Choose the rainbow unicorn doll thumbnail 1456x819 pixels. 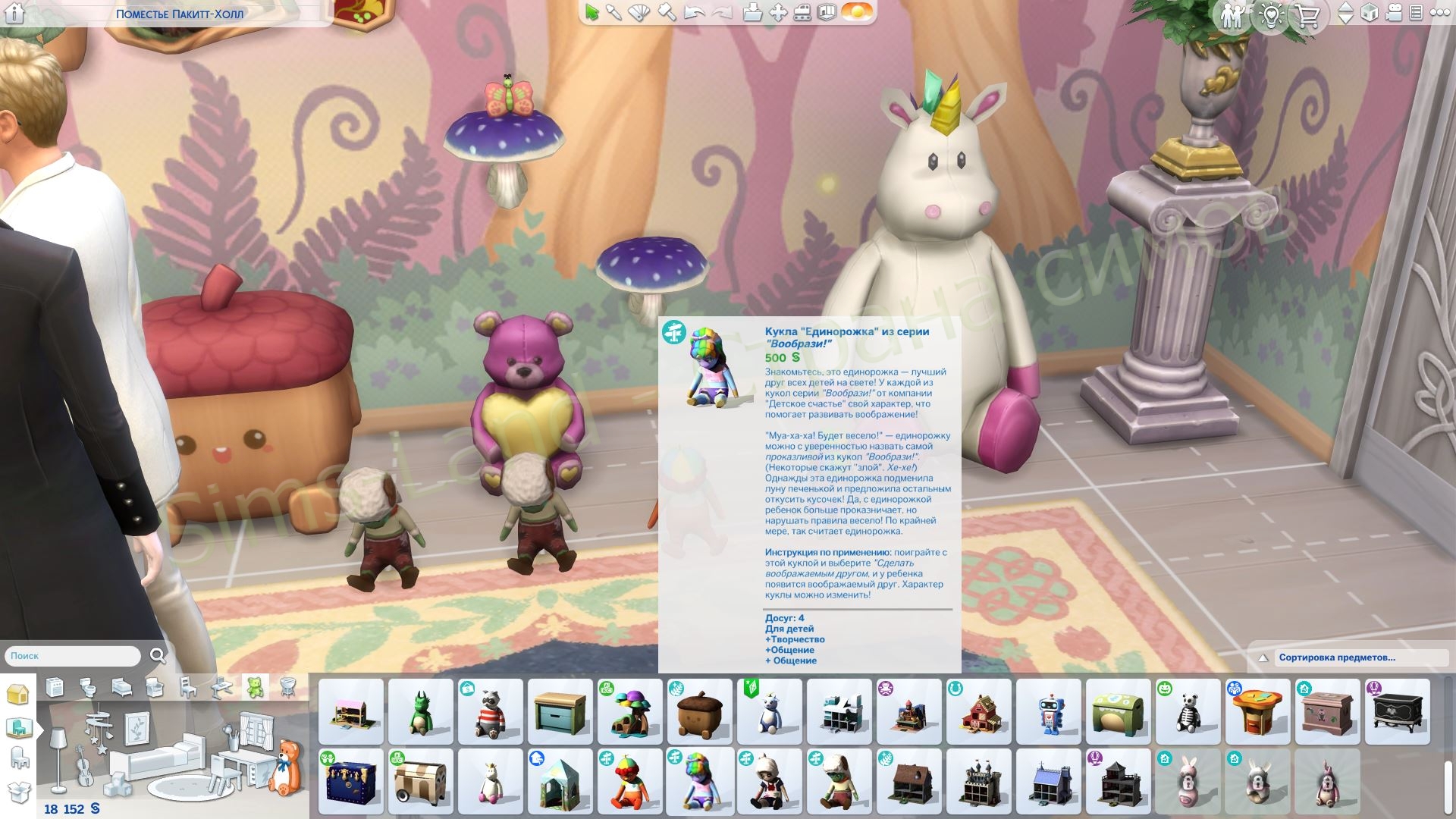699,781
